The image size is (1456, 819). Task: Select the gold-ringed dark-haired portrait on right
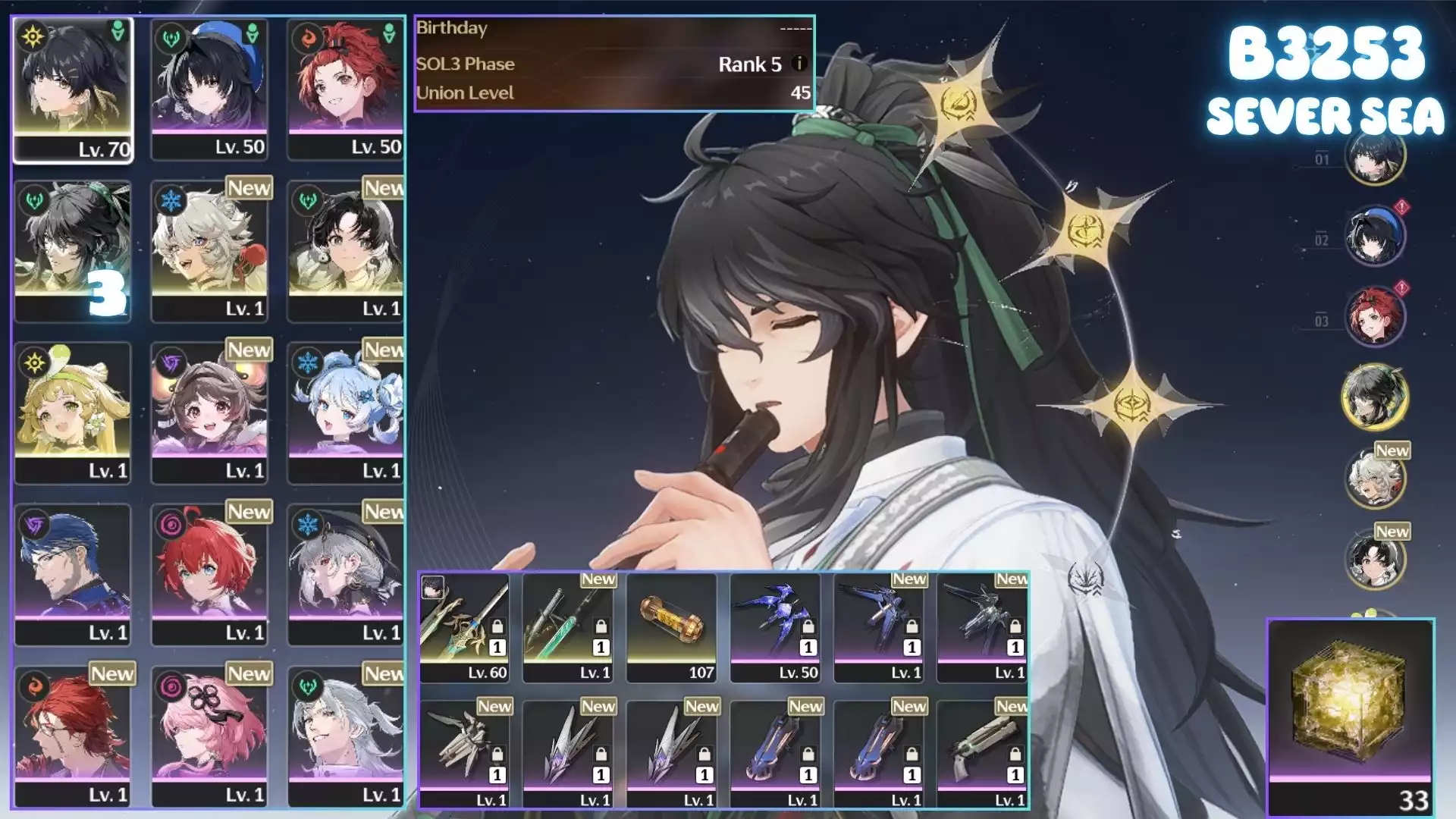(x=1374, y=396)
